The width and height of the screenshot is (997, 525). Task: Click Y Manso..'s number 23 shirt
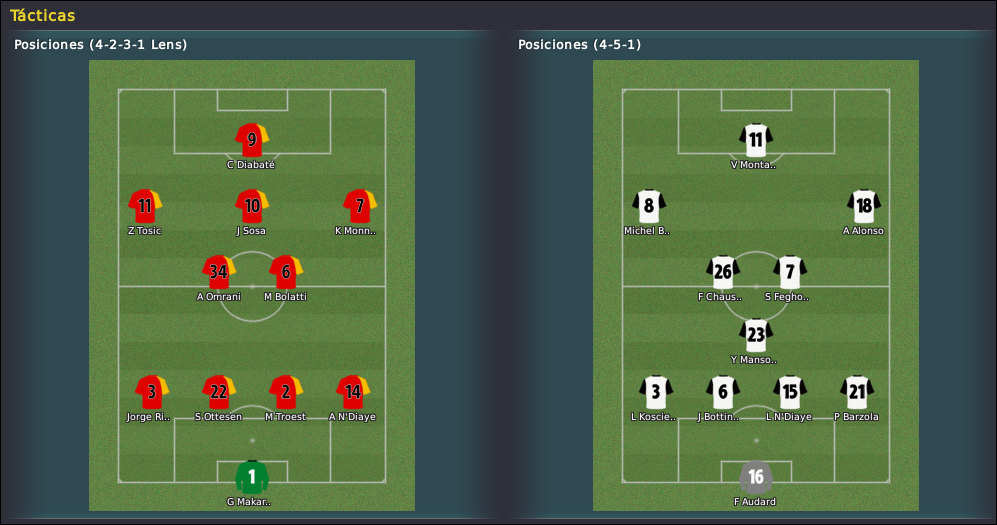756,335
